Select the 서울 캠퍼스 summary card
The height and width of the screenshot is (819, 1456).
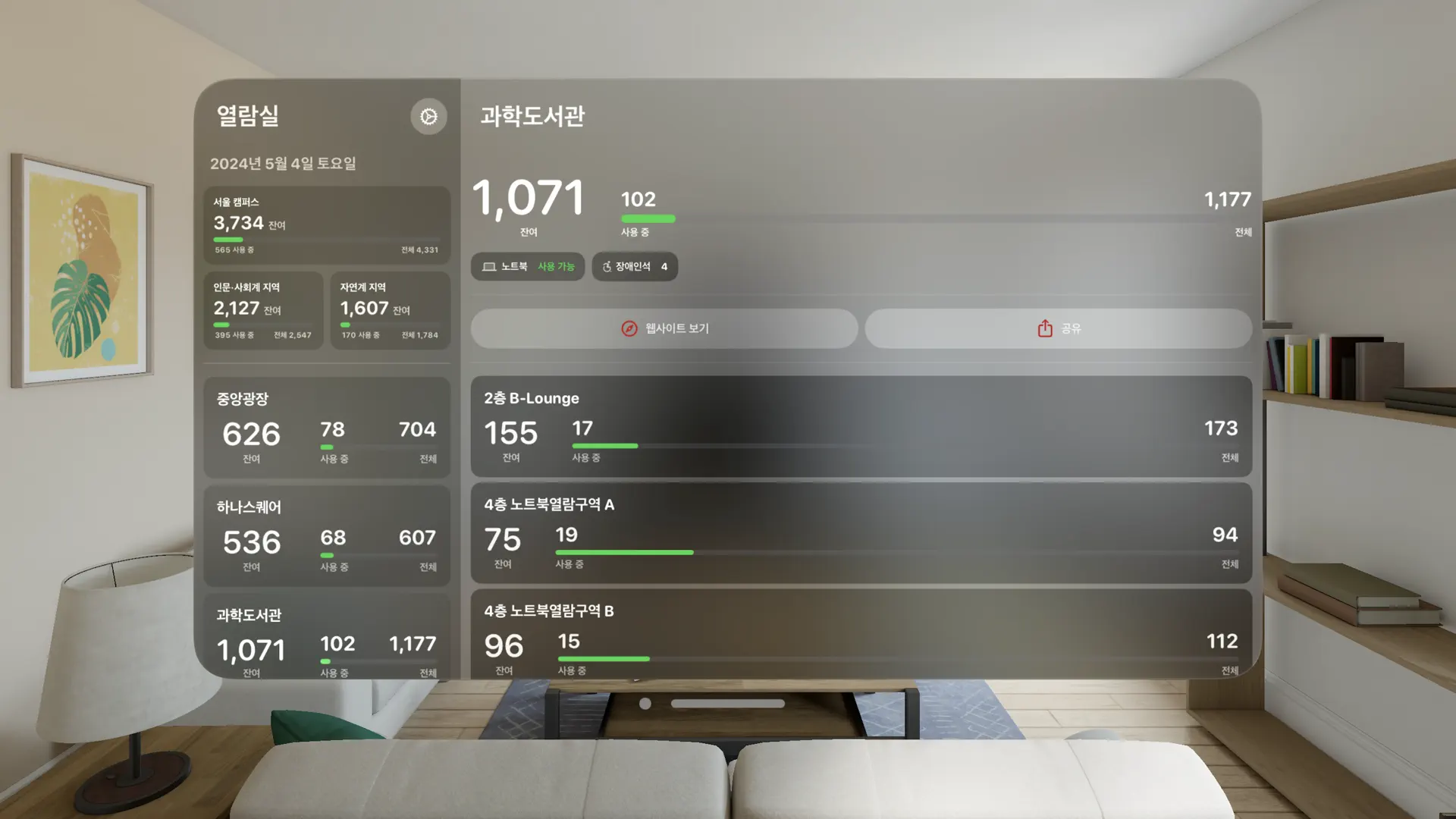pyautogui.click(x=326, y=225)
